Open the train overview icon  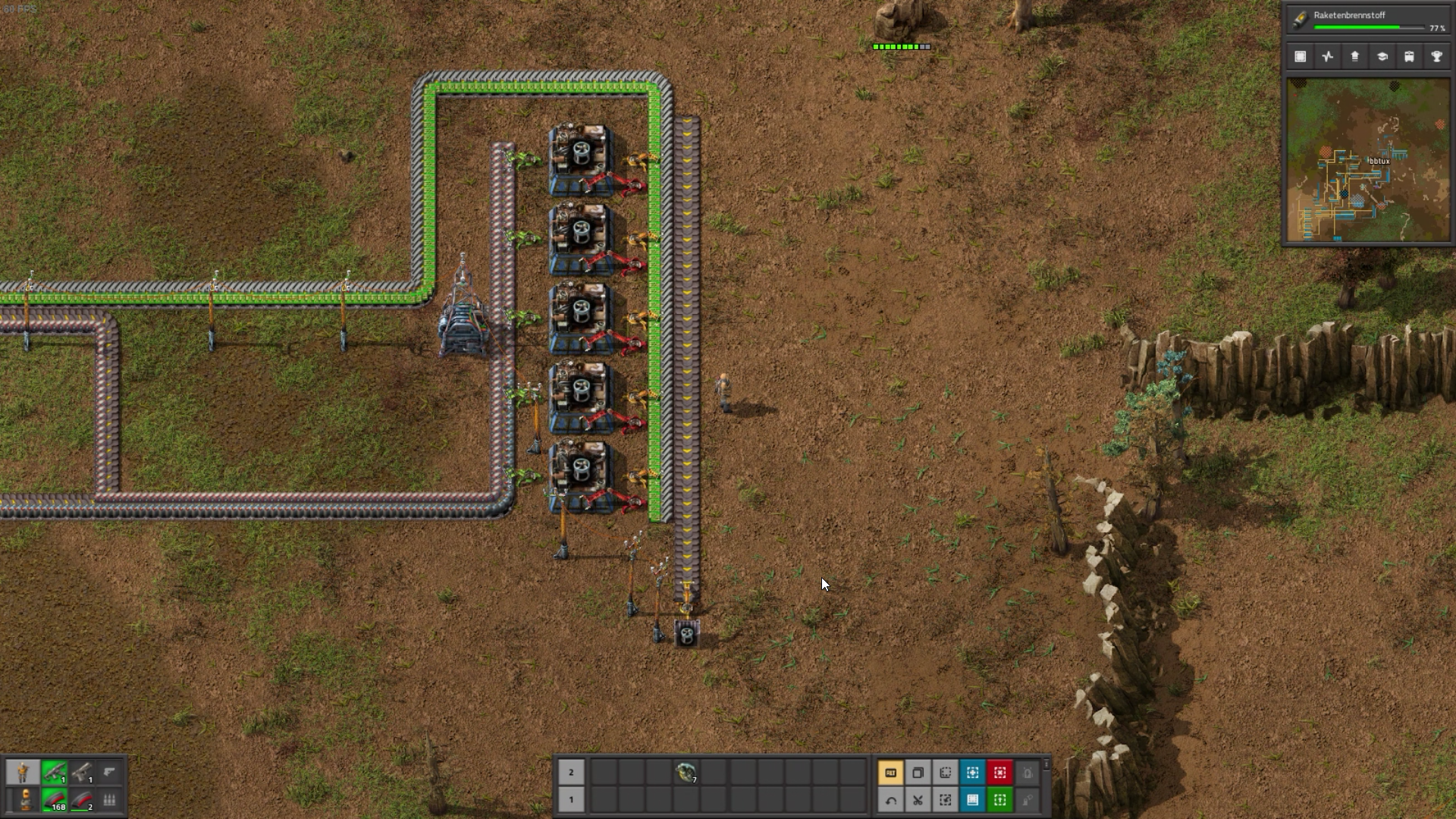click(1409, 56)
